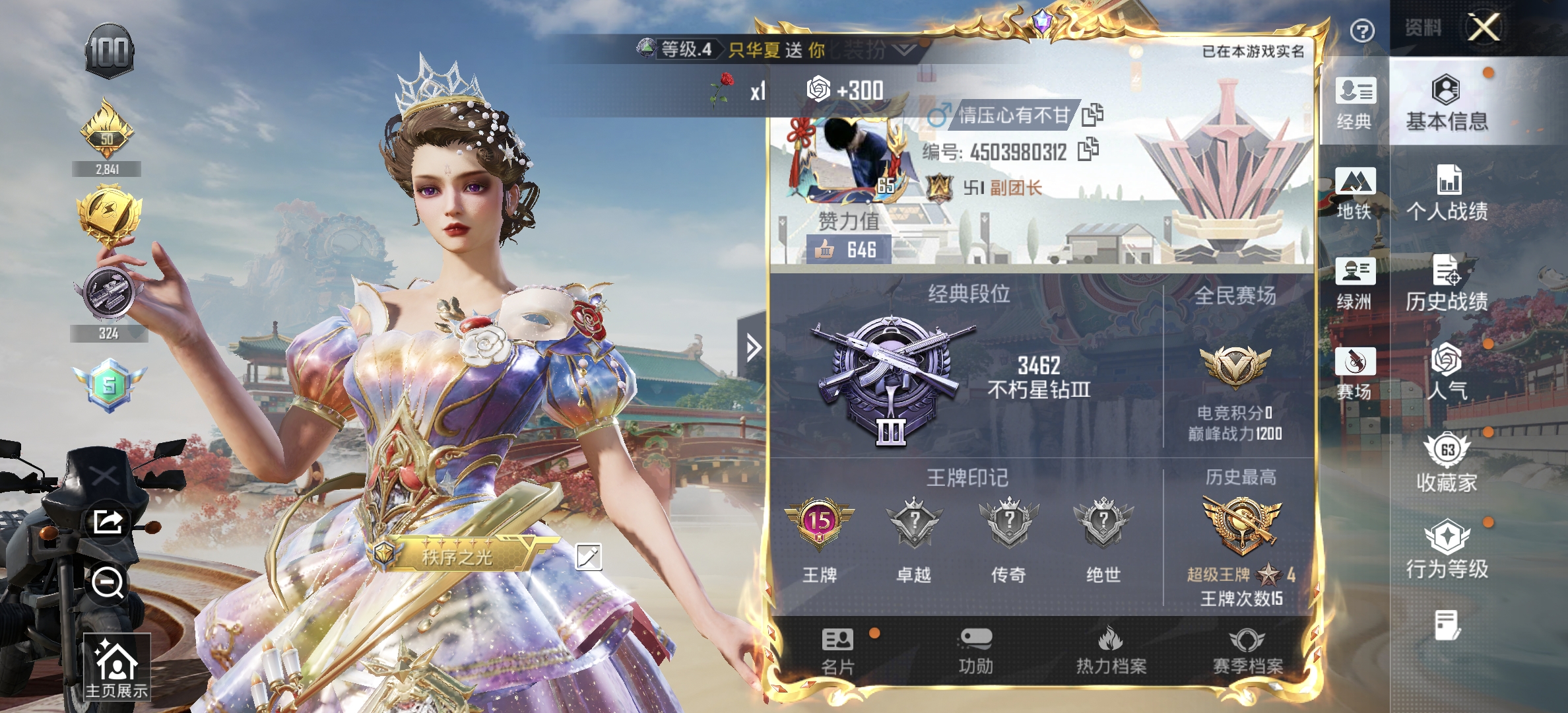Image resolution: width=1568 pixels, height=713 pixels.
Task: Switch to the 赛场 mode tab
Action: [1355, 373]
